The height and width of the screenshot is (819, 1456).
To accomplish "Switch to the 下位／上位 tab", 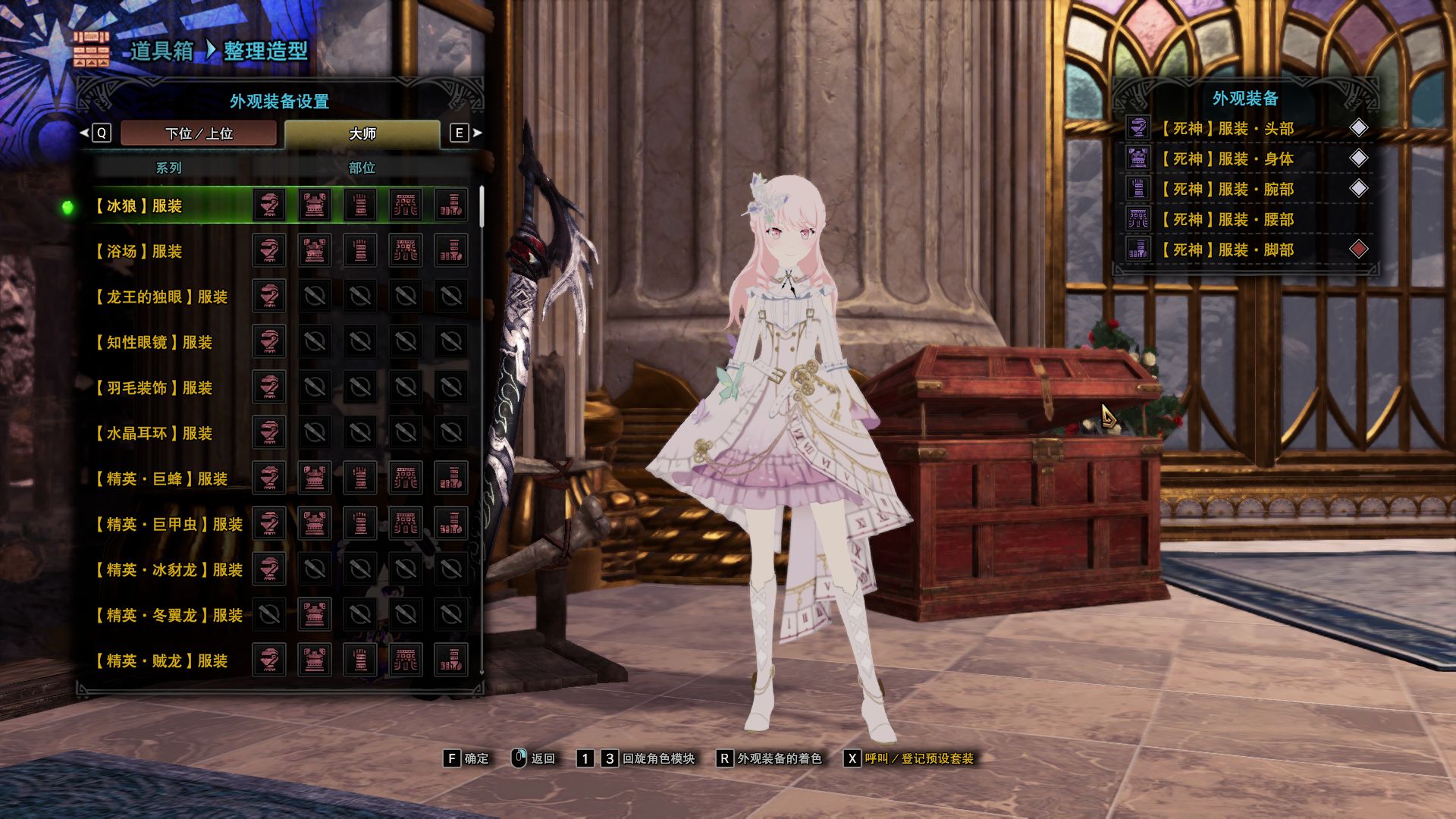I will coord(199,133).
